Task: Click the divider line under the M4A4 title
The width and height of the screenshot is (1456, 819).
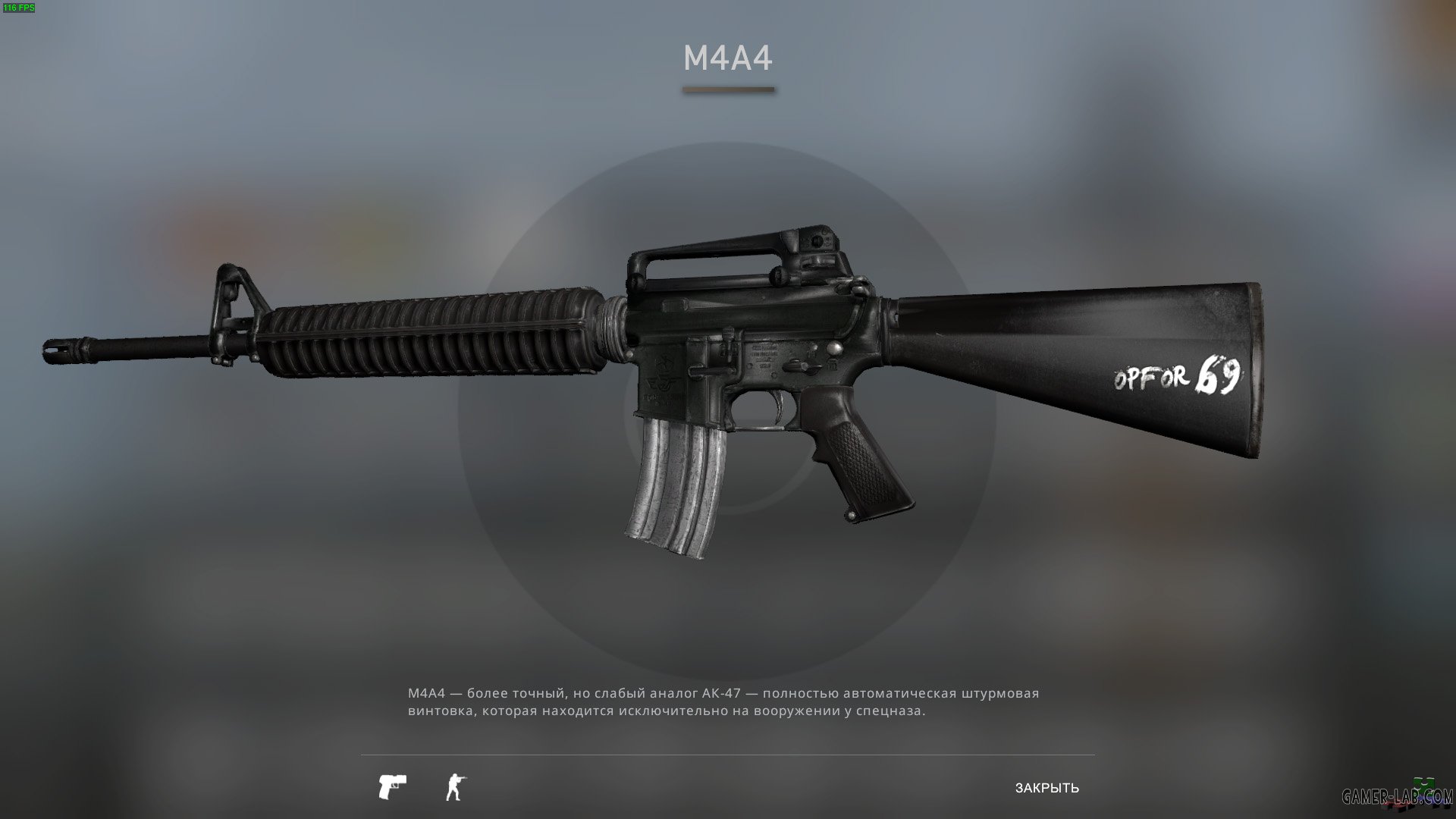Action: coord(727,90)
